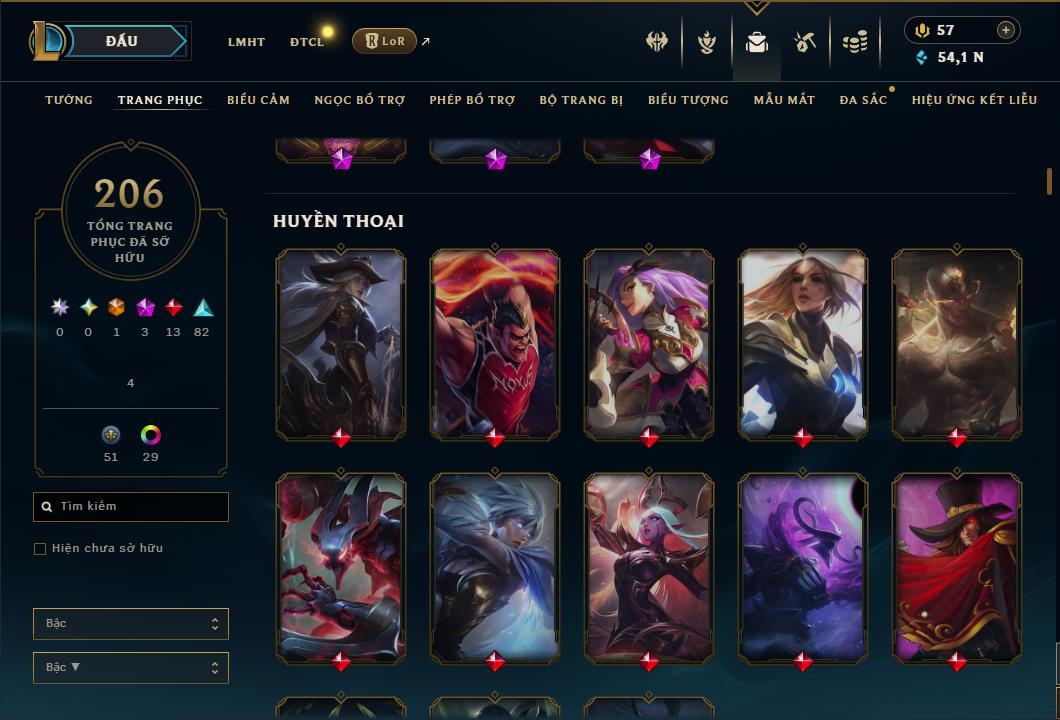The image size is (1060, 720).
Task: Open the ĐTCL game mode link
Action: (x=306, y=42)
